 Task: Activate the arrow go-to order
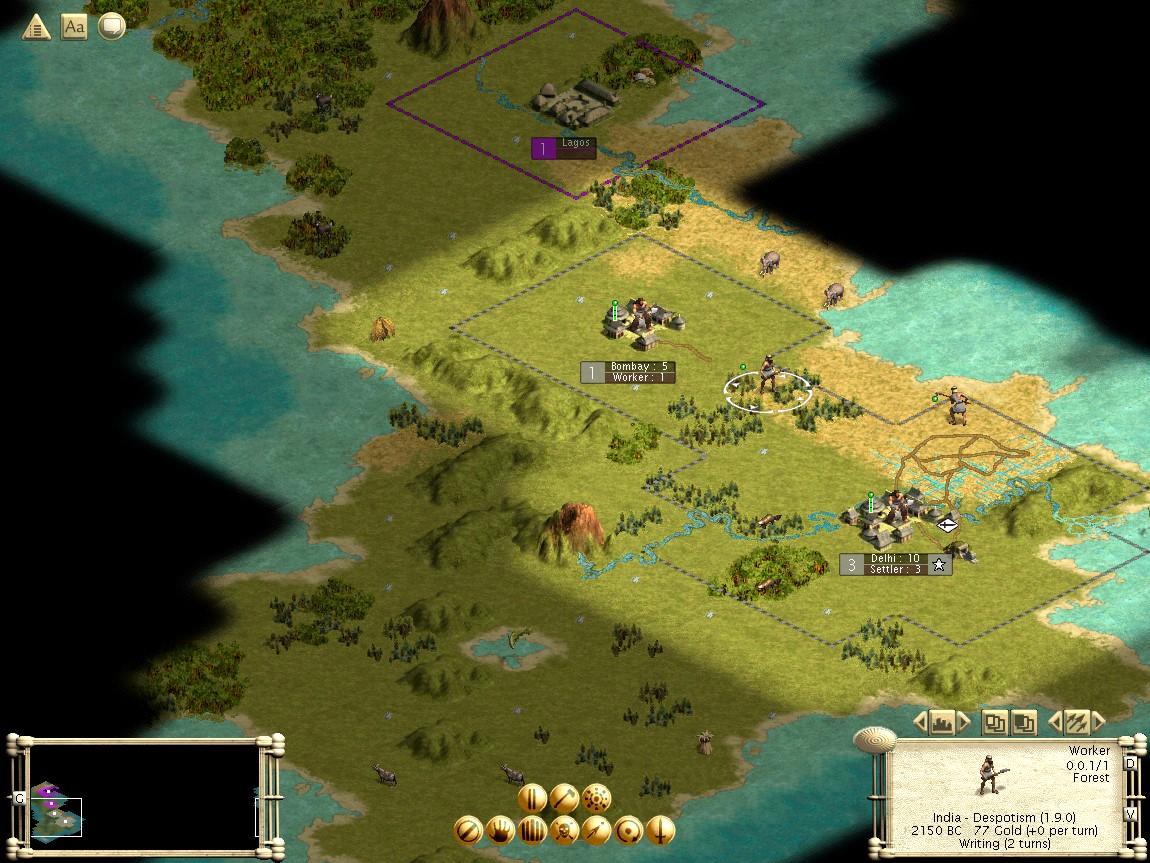[597, 830]
